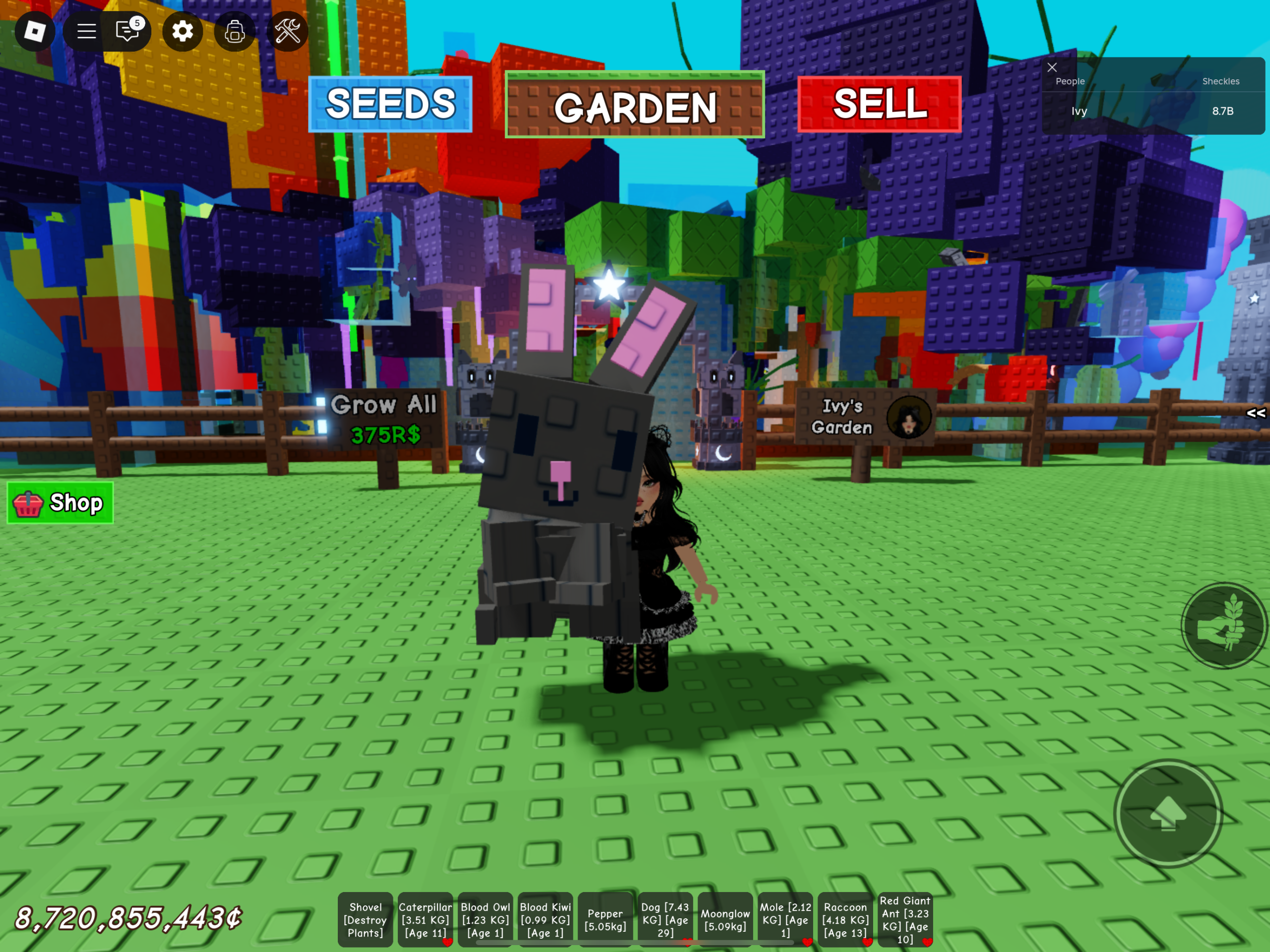
Task: Equip the Shovel from the hotbar
Action: click(x=365, y=920)
